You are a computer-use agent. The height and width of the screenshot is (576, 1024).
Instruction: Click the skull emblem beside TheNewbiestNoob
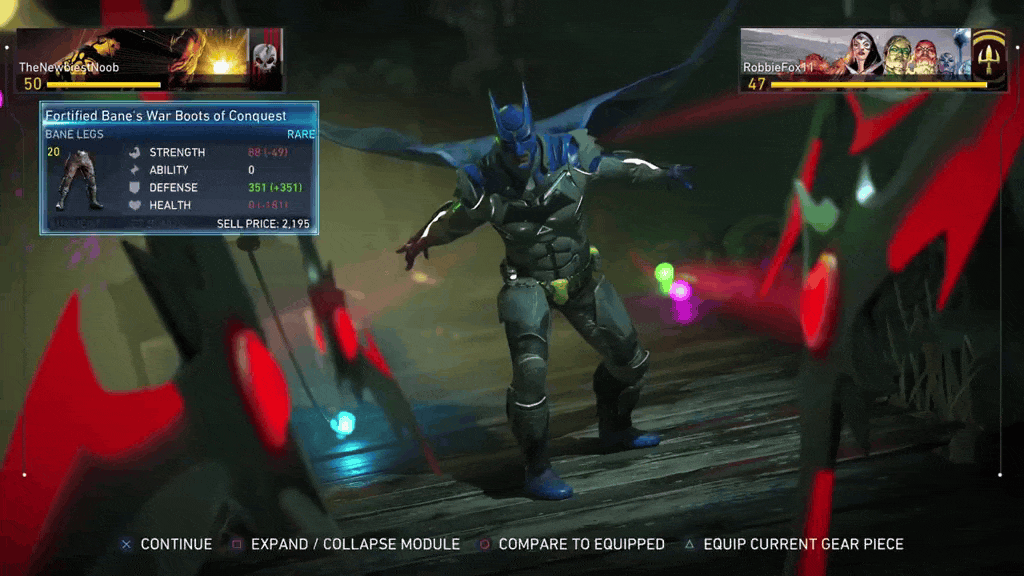(266, 58)
